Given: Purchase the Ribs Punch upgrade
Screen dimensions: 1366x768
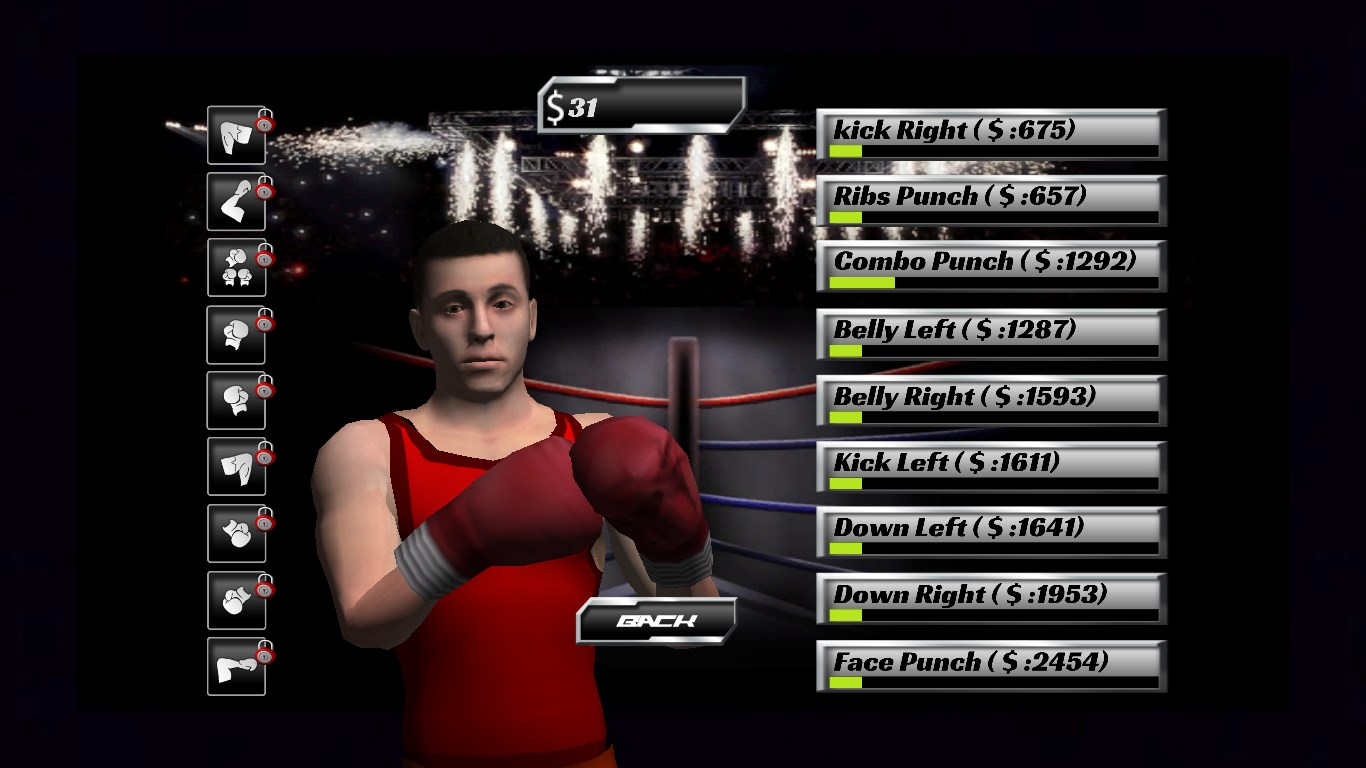Looking at the screenshot, I should coord(991,200).
